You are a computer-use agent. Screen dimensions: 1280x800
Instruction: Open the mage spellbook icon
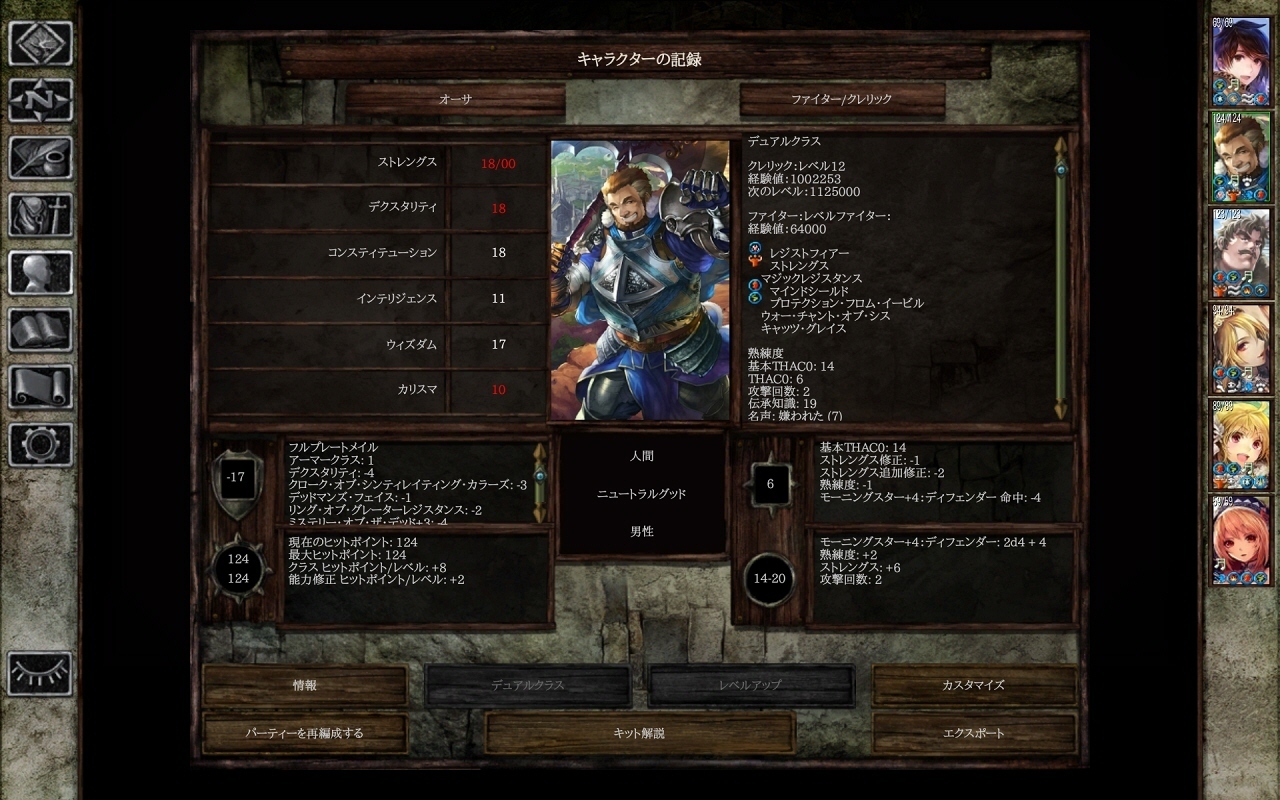point(41,329)
